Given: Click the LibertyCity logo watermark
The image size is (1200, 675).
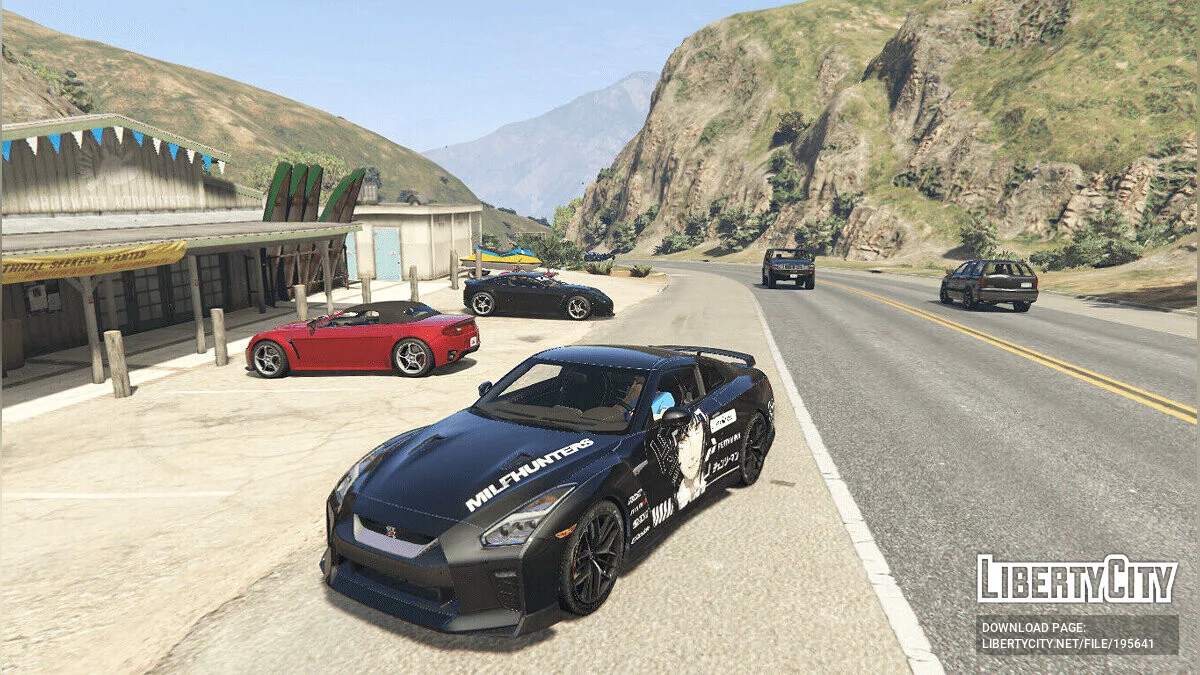Looking at the screenshot, I should [x=1077, y=579].
